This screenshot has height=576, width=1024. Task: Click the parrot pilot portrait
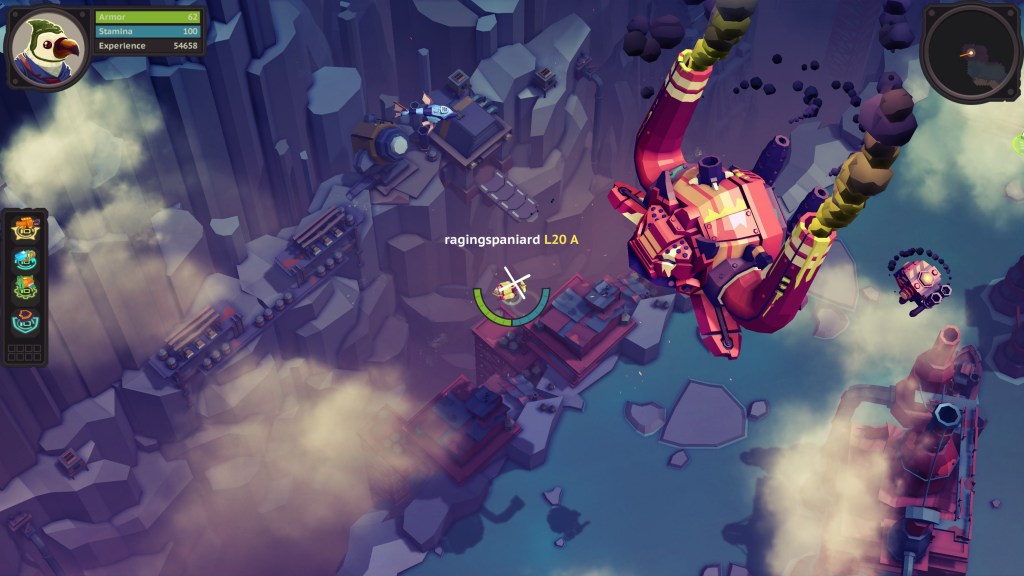48,49
